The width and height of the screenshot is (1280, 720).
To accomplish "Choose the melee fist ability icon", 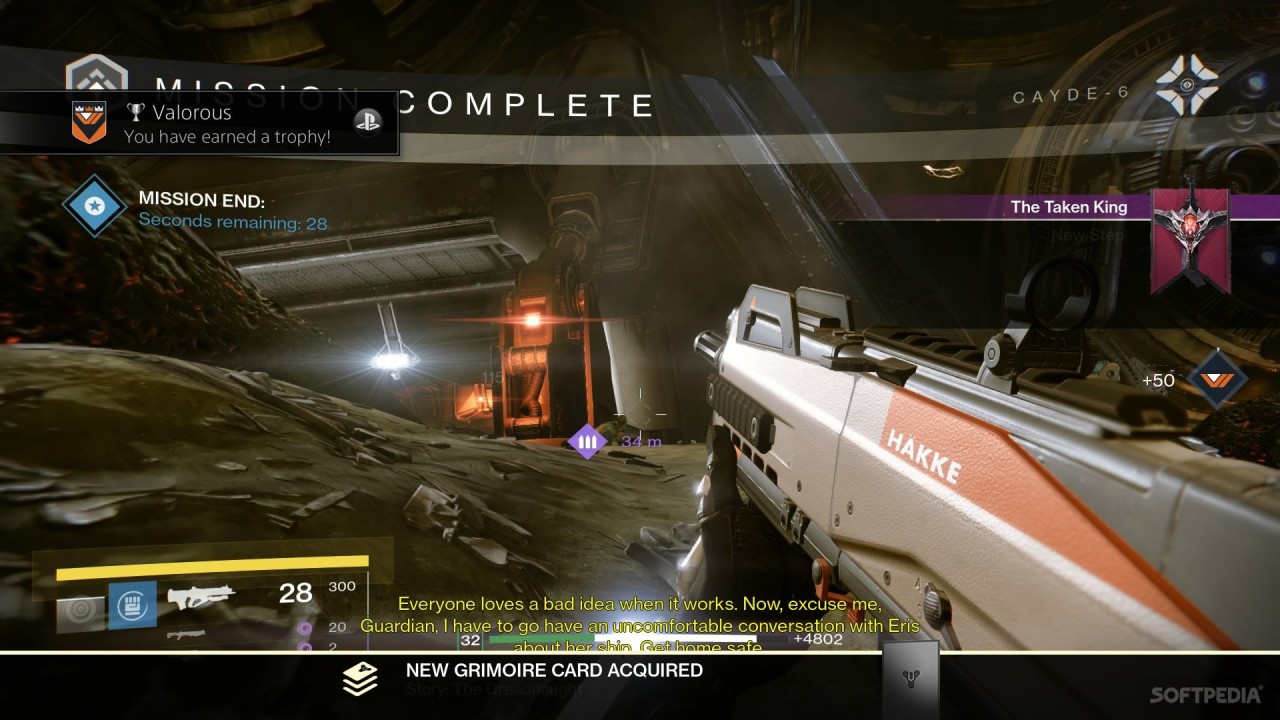I will [x=132, y=605].
